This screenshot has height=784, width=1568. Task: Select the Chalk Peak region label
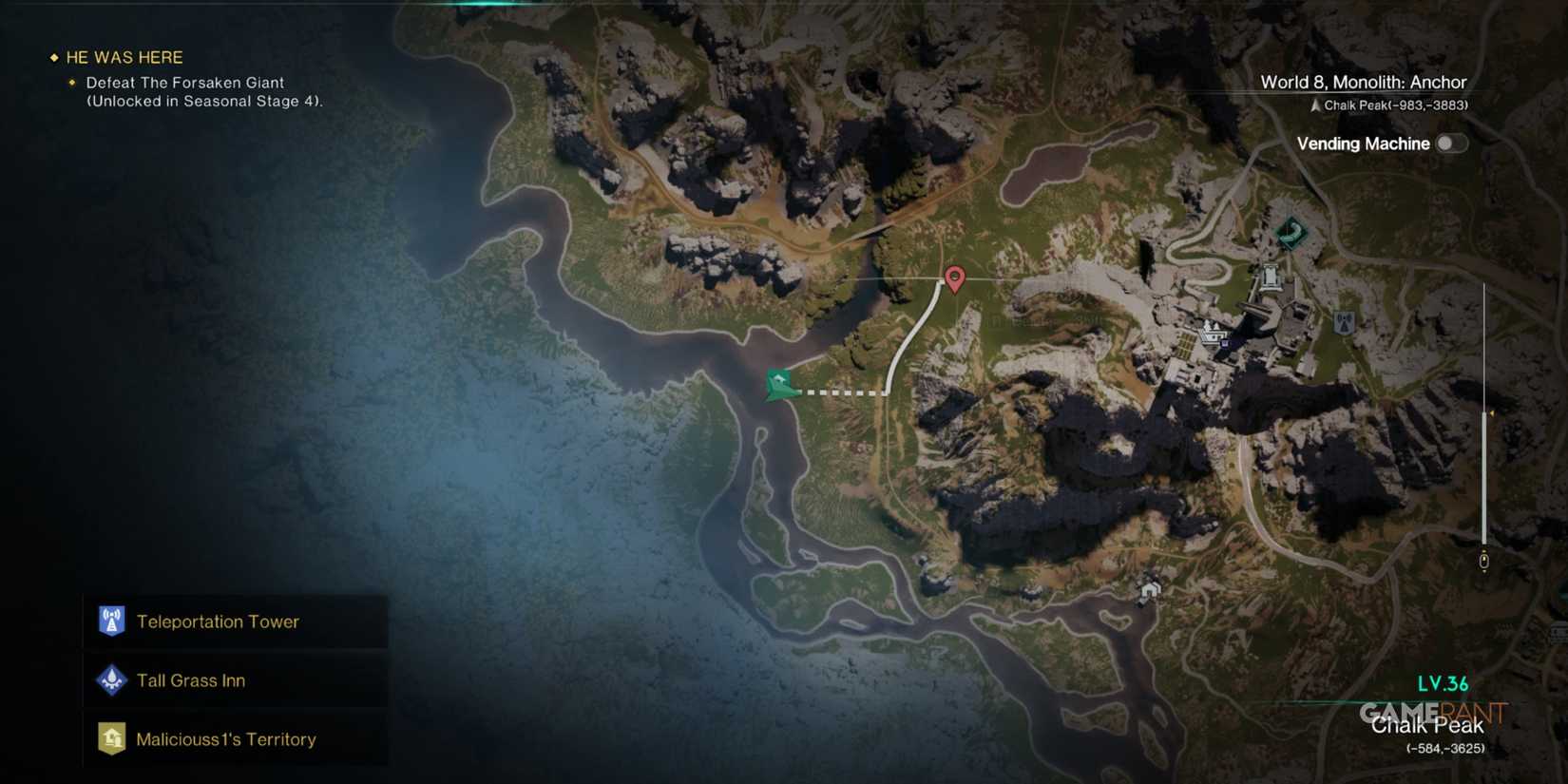point(1428,725)
